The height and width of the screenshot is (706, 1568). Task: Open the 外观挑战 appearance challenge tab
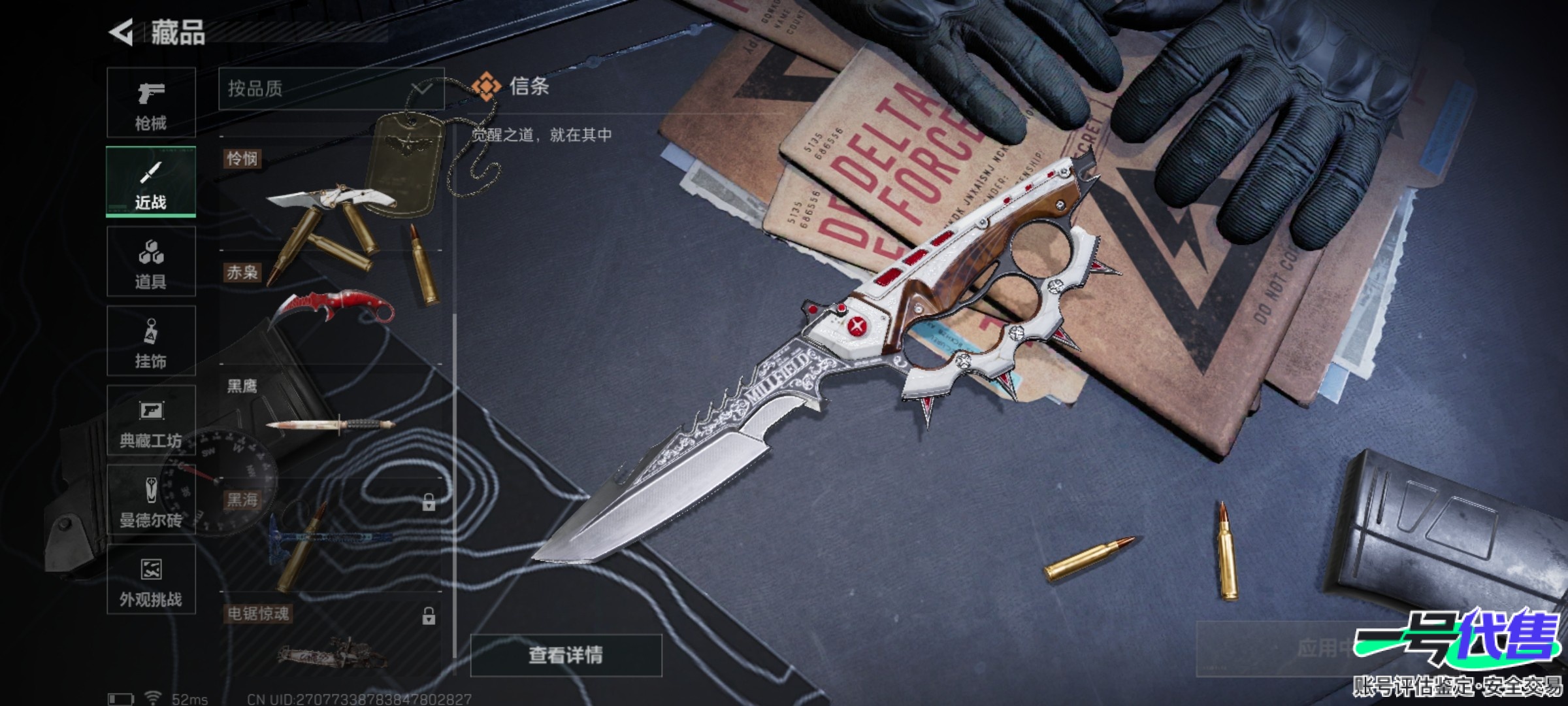151,579
